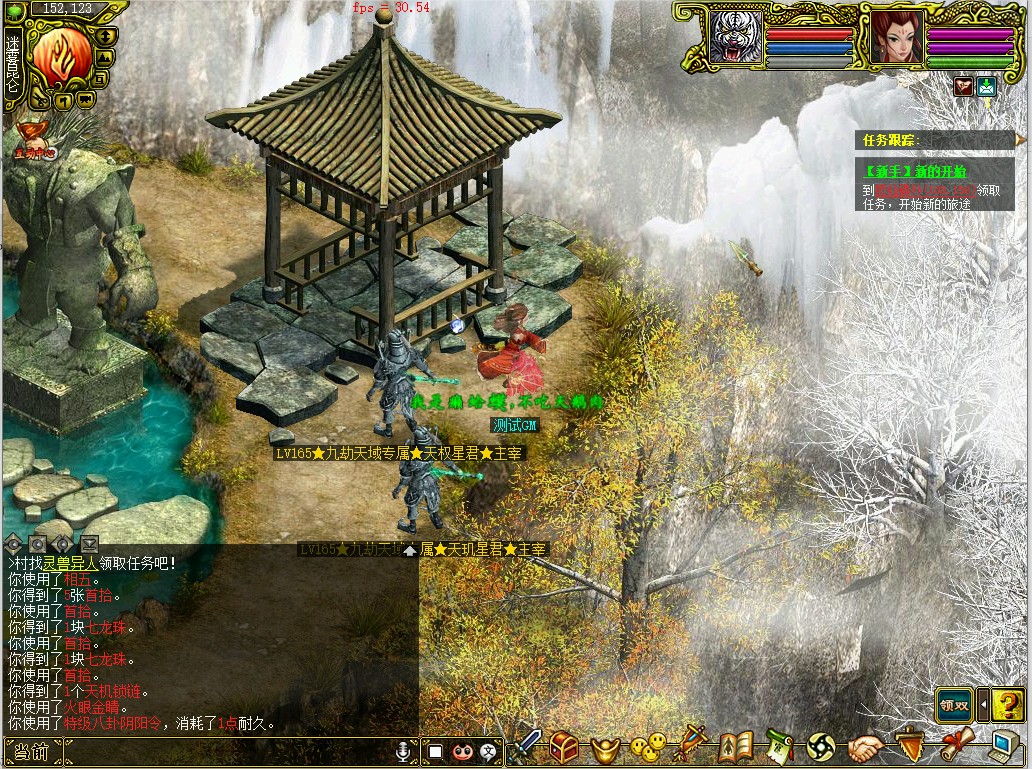The width and height of the screenshot is (1032, 769).
Task: Click the mountain icon button by the minimap
Action: click(104, 56)
